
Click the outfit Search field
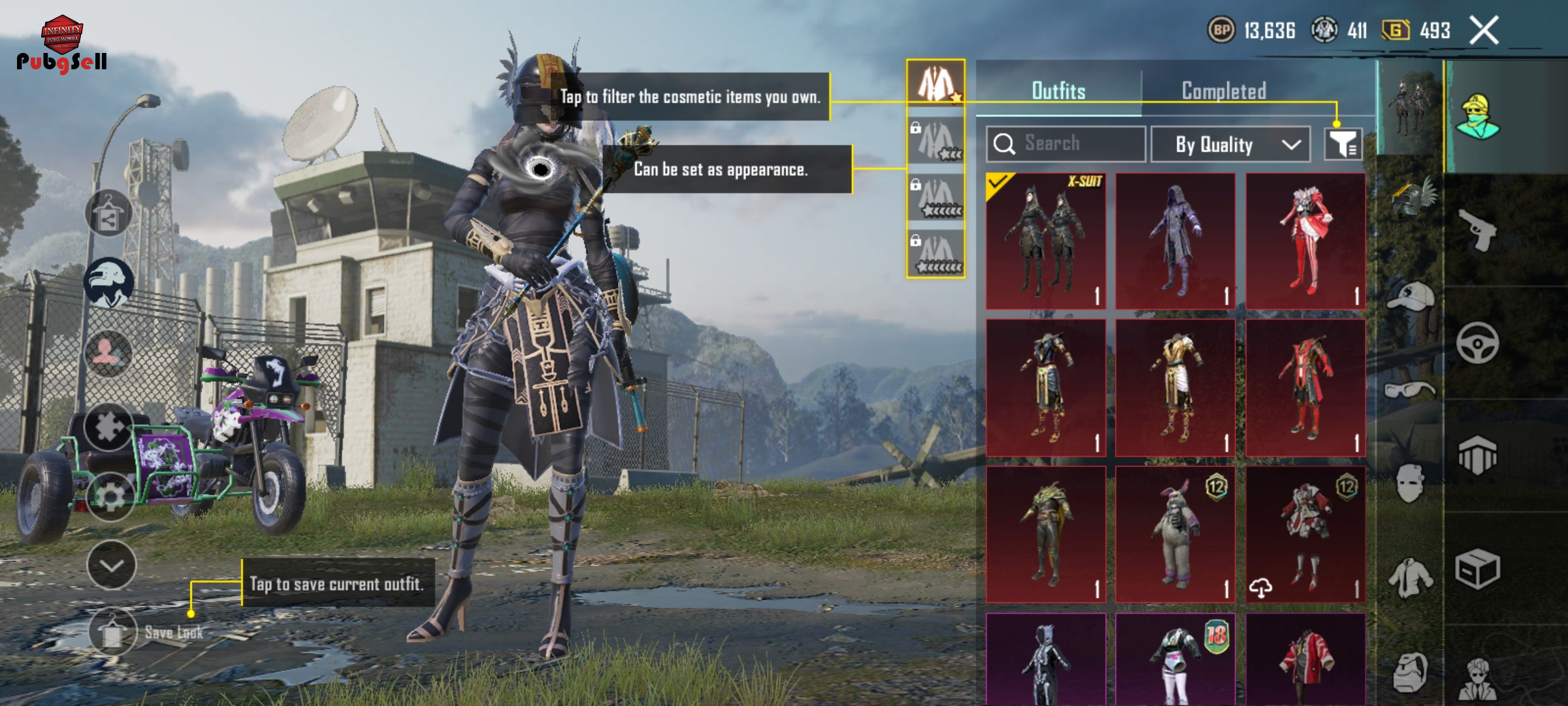click(x=1066, y=143)
